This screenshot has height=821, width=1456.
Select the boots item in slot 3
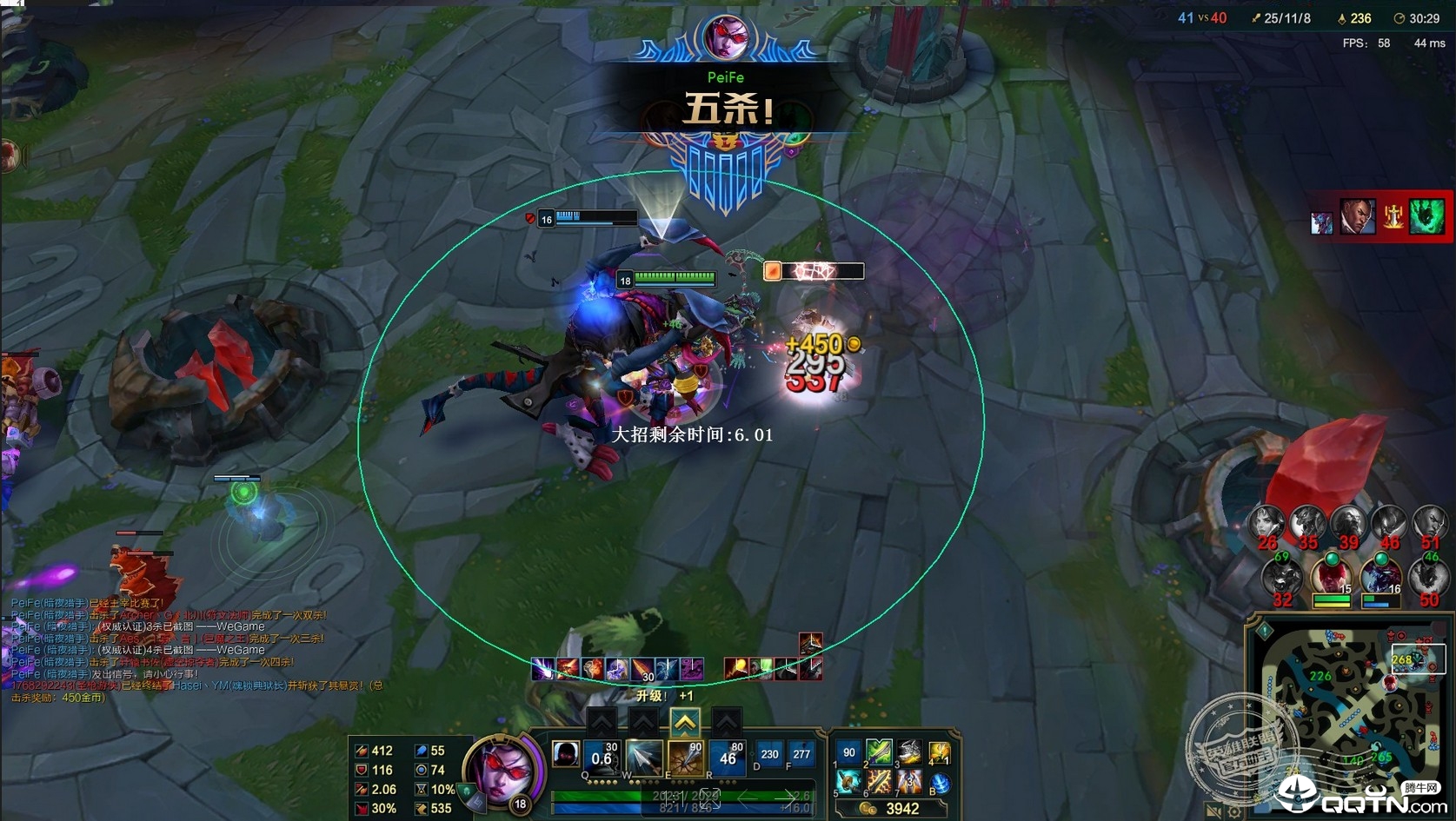(909, 752)
